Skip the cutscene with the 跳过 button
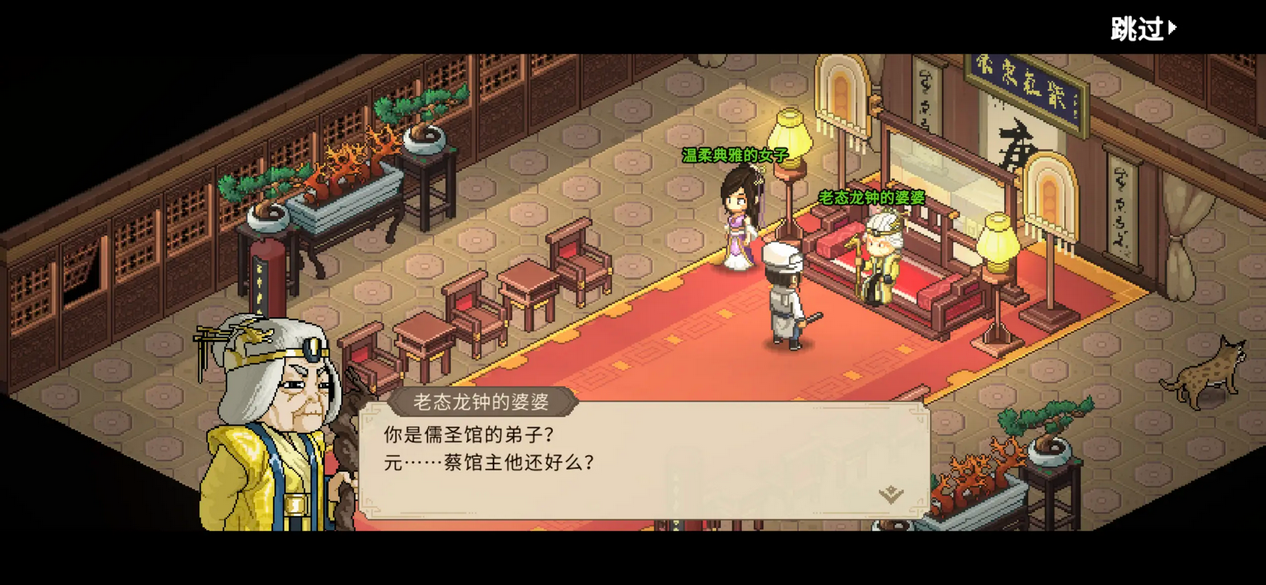The image size is (1266, 585). tap(1143, 29)
